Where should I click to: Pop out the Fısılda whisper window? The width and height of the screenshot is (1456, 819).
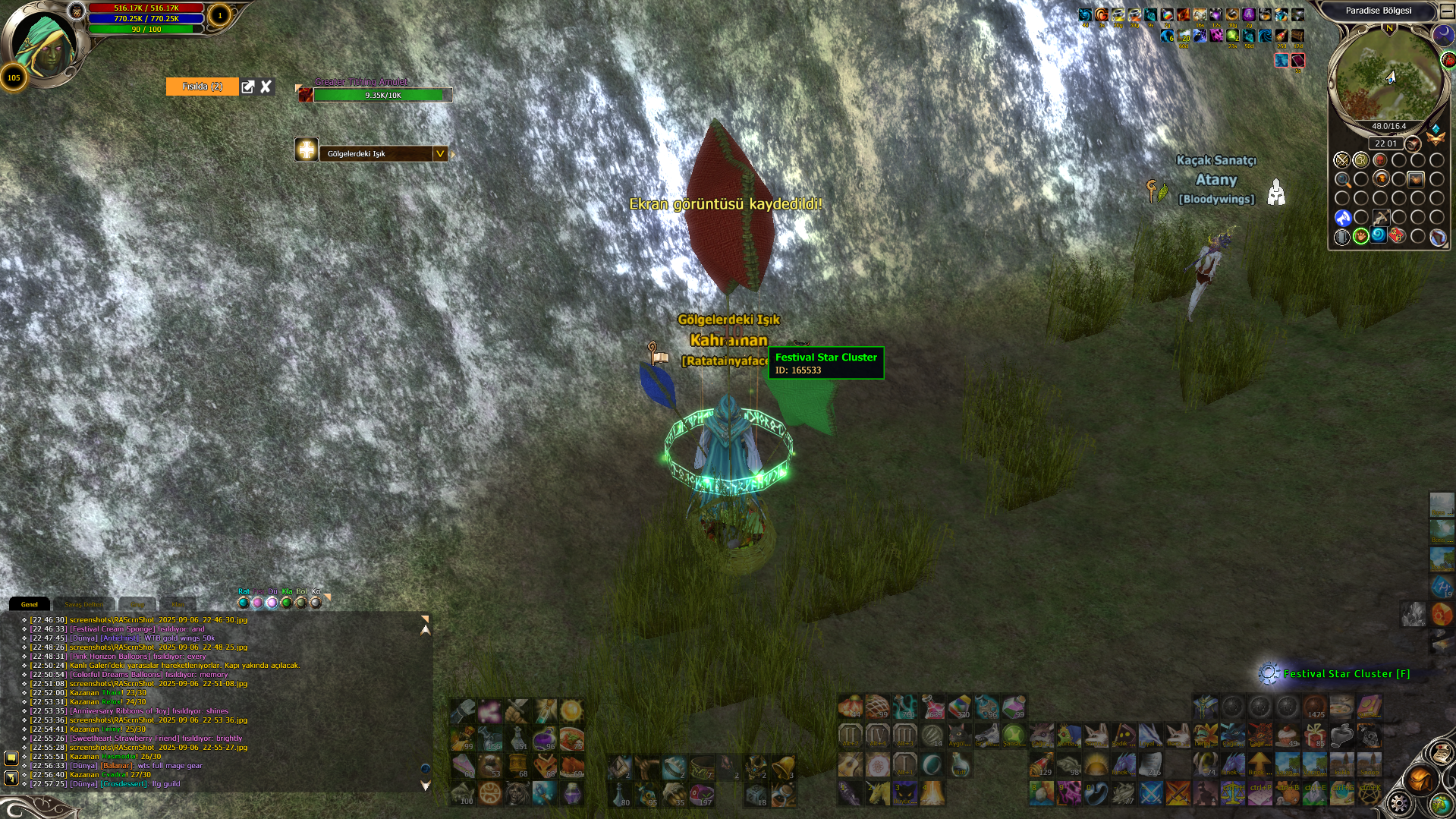pos(247,87)
